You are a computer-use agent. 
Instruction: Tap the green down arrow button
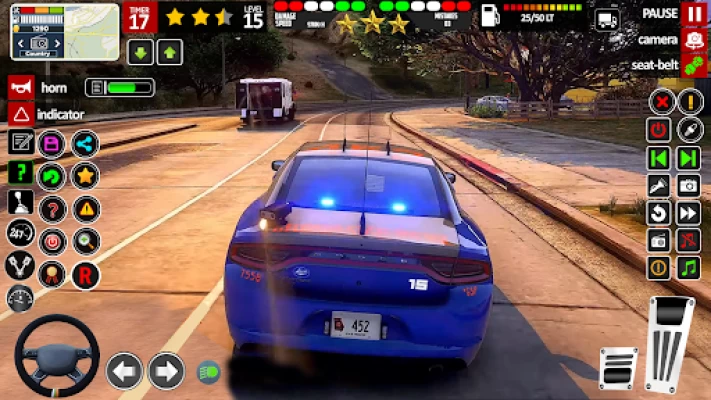point(140,52)
